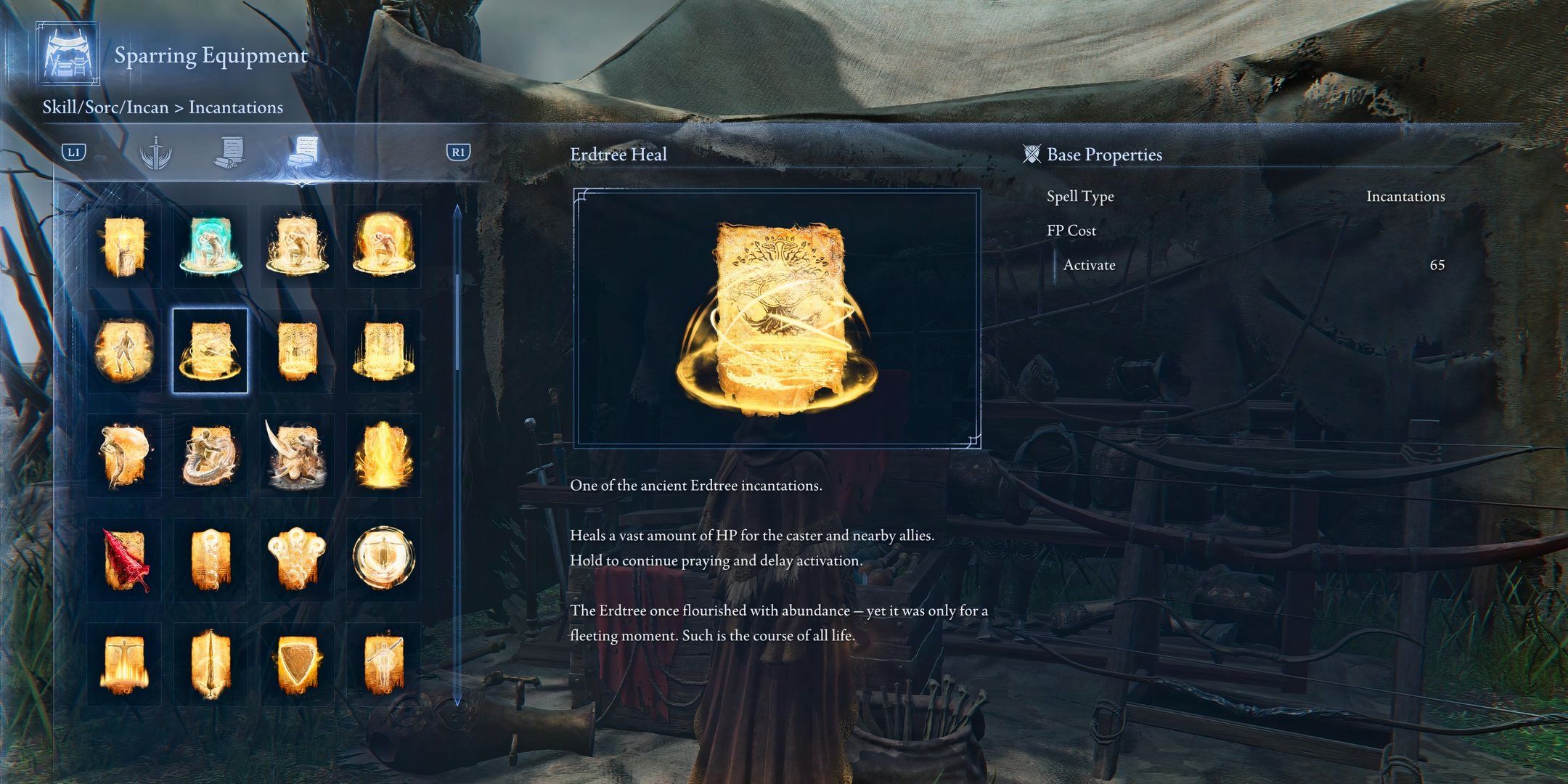The image size is (1568, 784).
Task: Choose the three glowing orbs incantation
Action: point(297,560)
